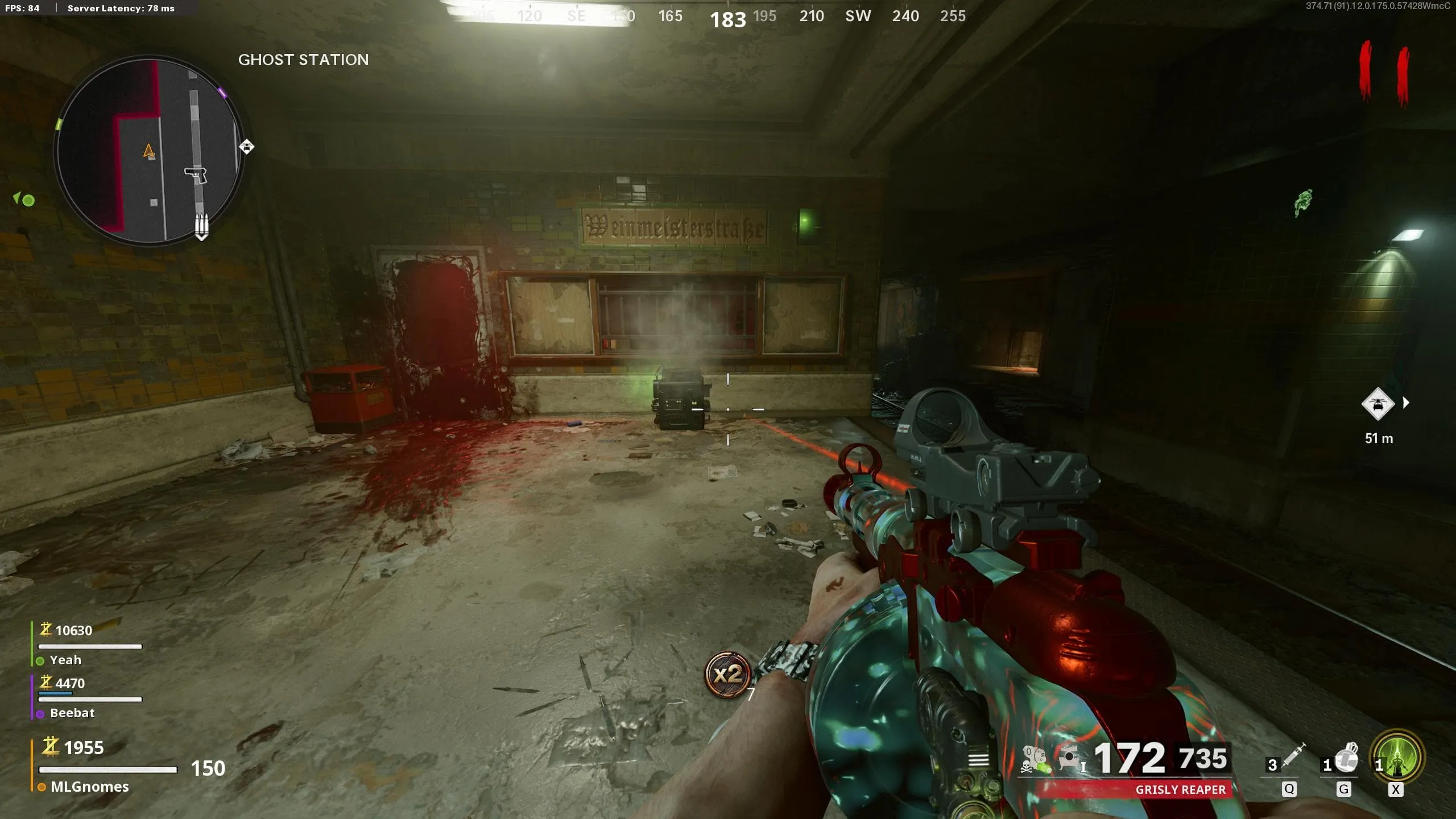Select the diamond objective marker beside the minimap

point(246,147)
